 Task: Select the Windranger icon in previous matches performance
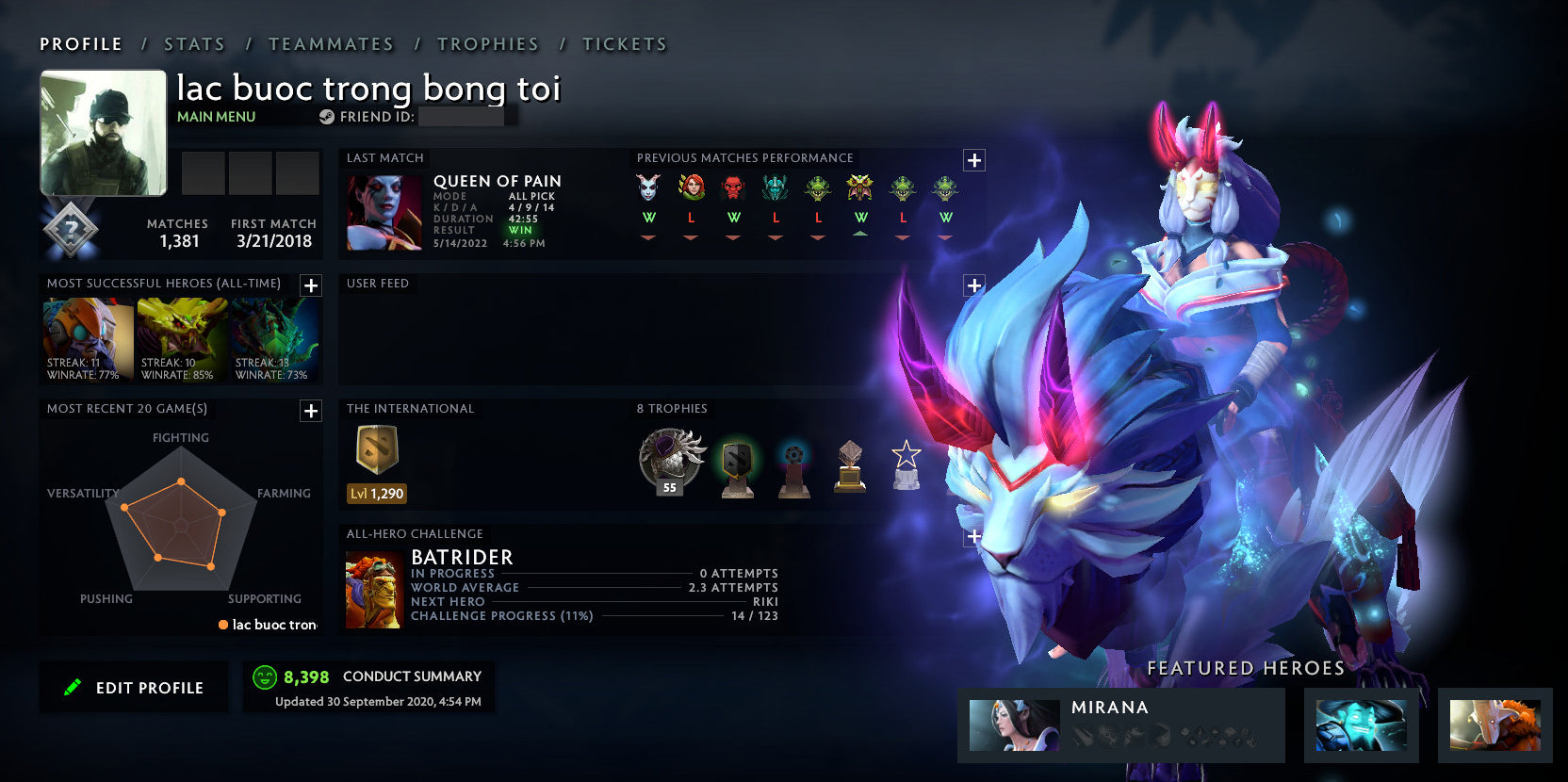pos(691,188)
